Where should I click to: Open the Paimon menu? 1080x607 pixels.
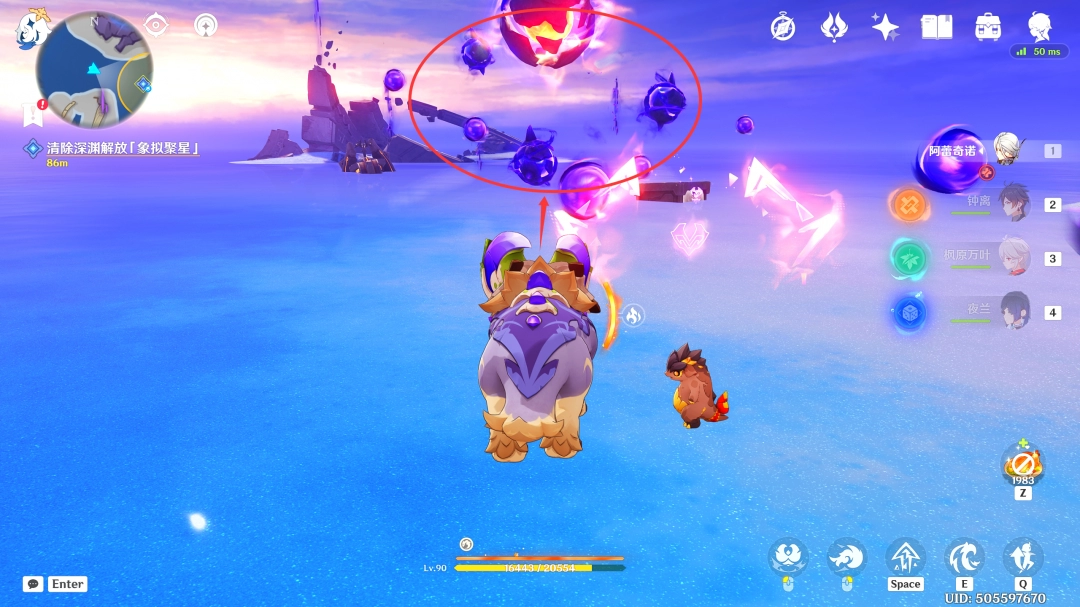30,30
